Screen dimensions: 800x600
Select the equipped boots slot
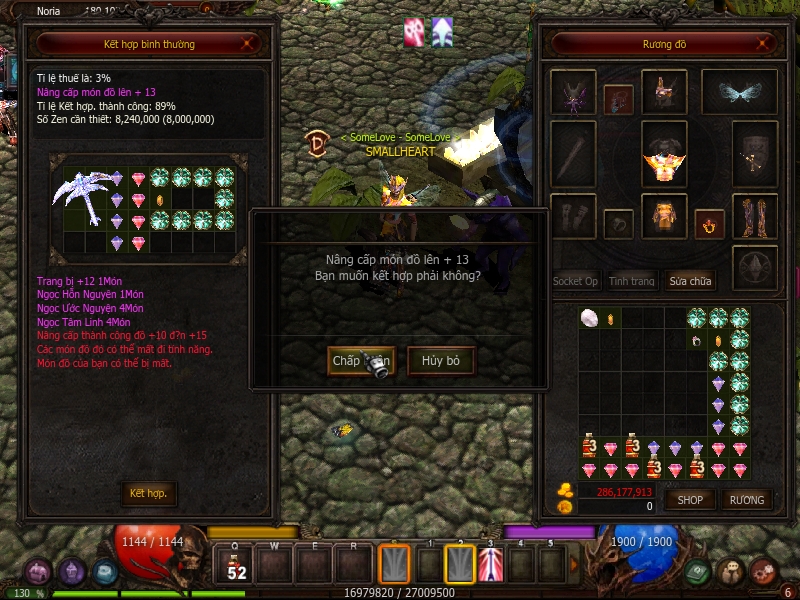(x=754, y=216)
